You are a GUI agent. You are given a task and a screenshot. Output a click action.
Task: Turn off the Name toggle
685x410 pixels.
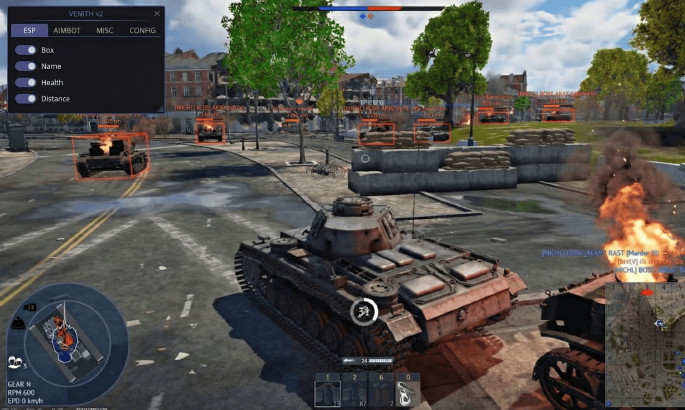(x=25, y=66)
